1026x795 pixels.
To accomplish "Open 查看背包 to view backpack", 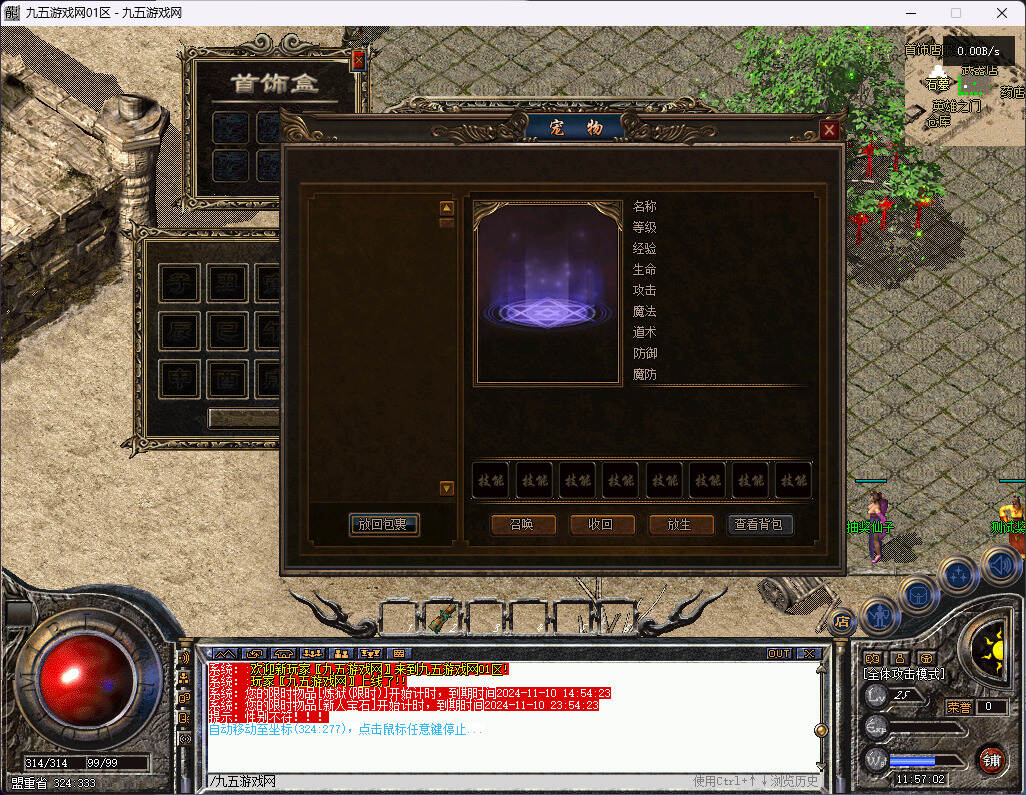I will coord(760,524).
